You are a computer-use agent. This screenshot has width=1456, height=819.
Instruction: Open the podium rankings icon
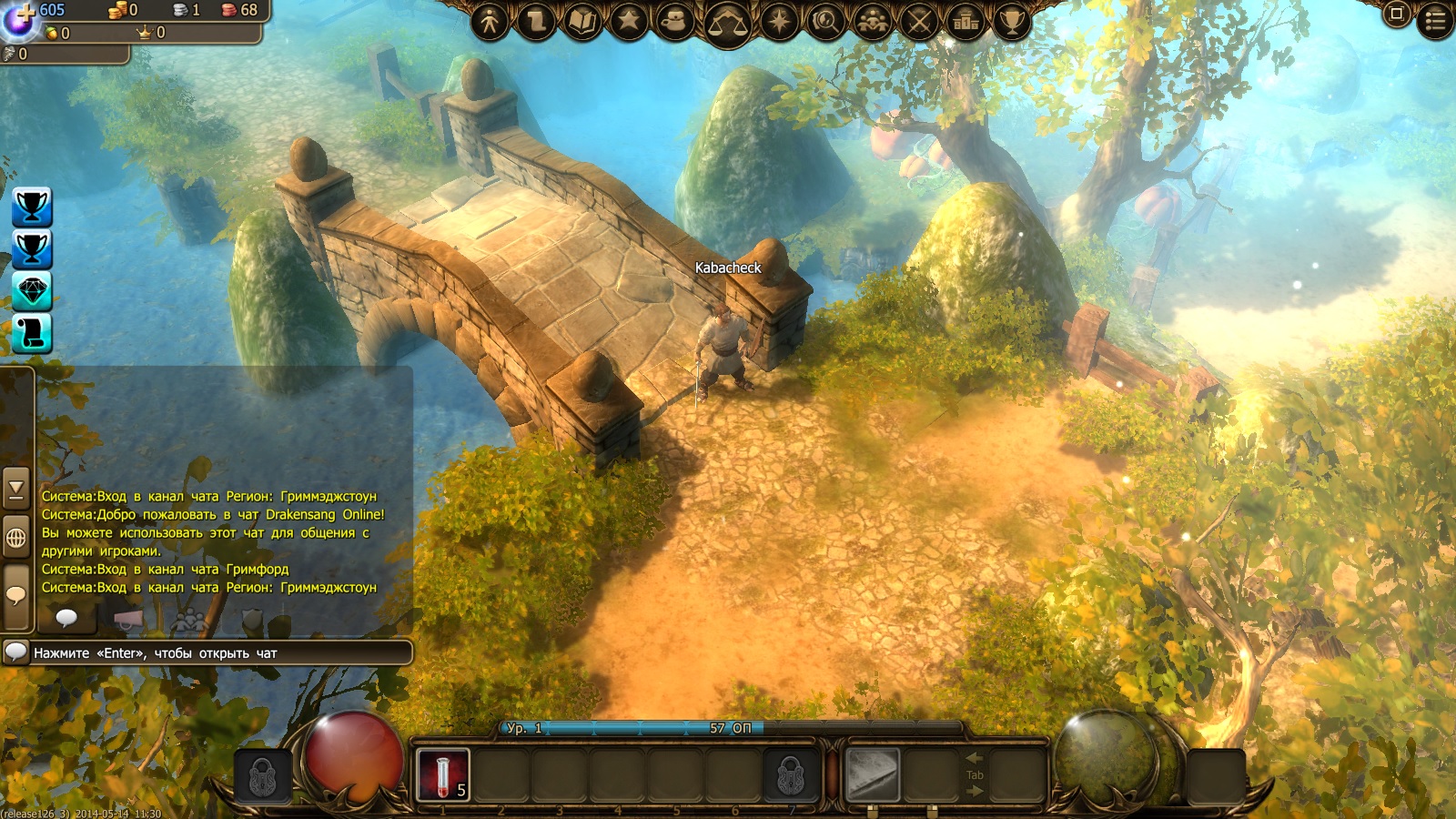[966, 20]
